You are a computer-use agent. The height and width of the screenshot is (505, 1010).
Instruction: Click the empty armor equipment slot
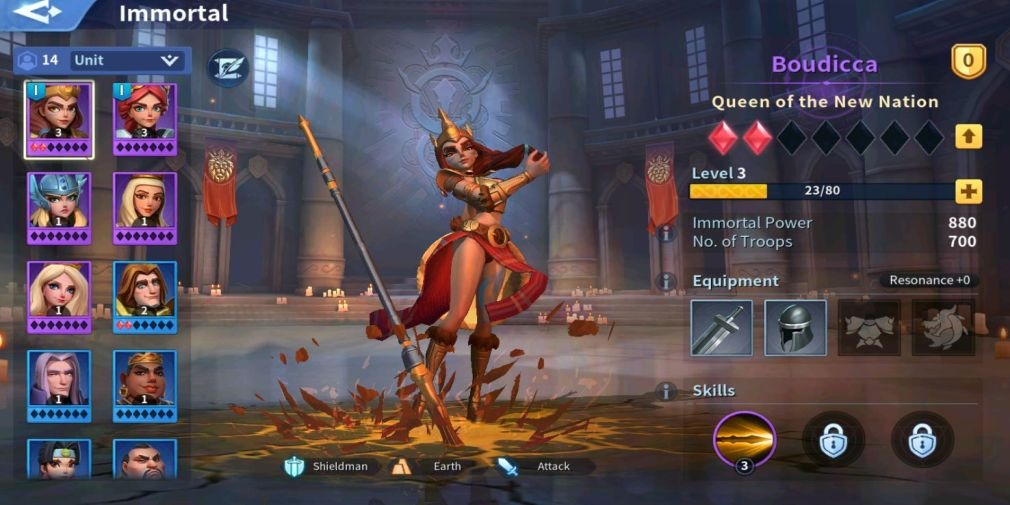click(x=868, y=327)
